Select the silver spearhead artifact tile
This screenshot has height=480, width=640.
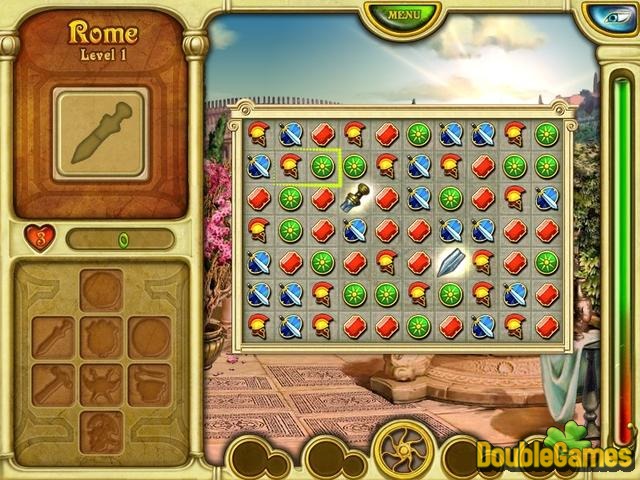pos(450,263)
